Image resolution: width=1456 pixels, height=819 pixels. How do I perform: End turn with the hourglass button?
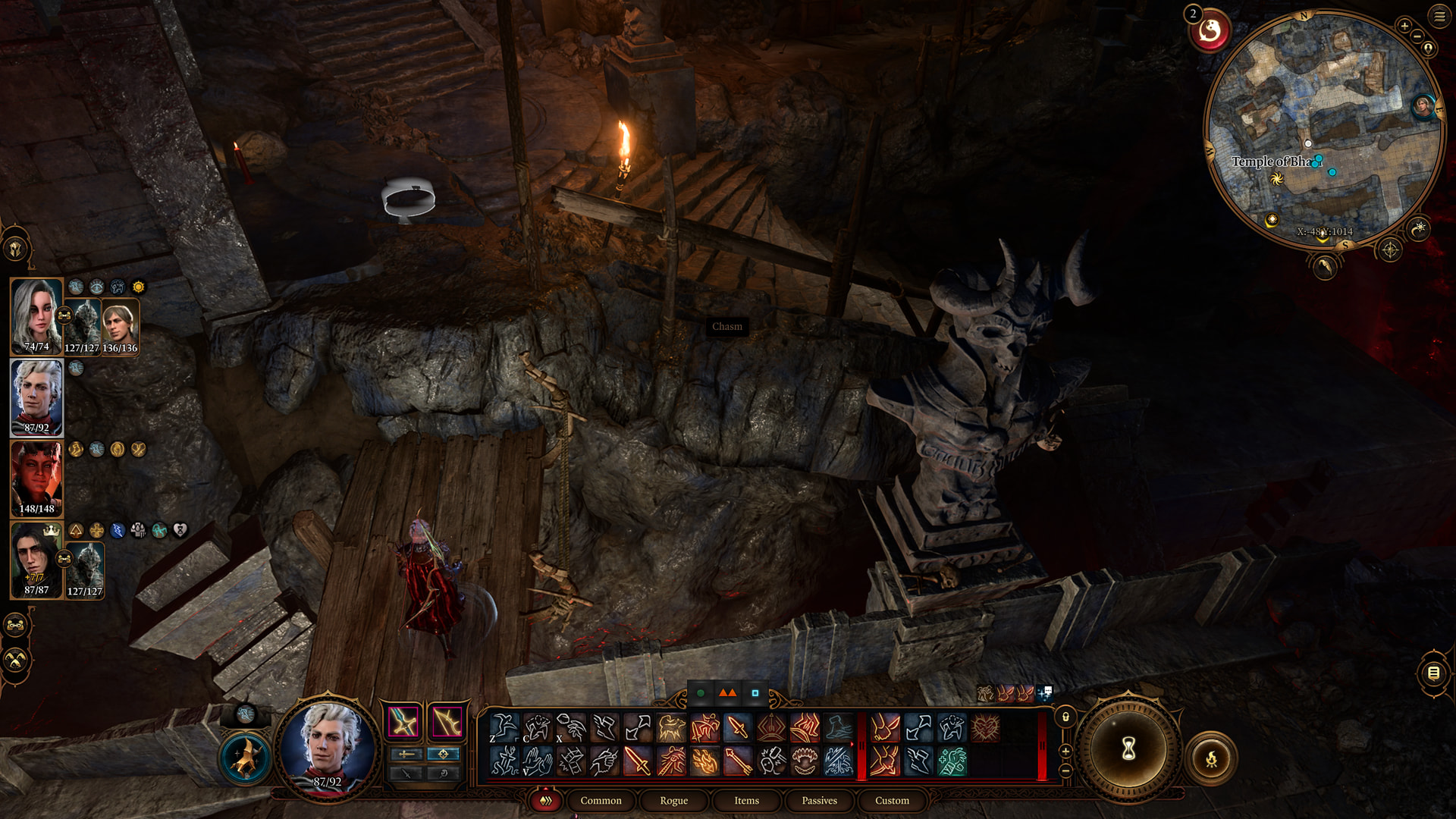(x=1128, y=749)
